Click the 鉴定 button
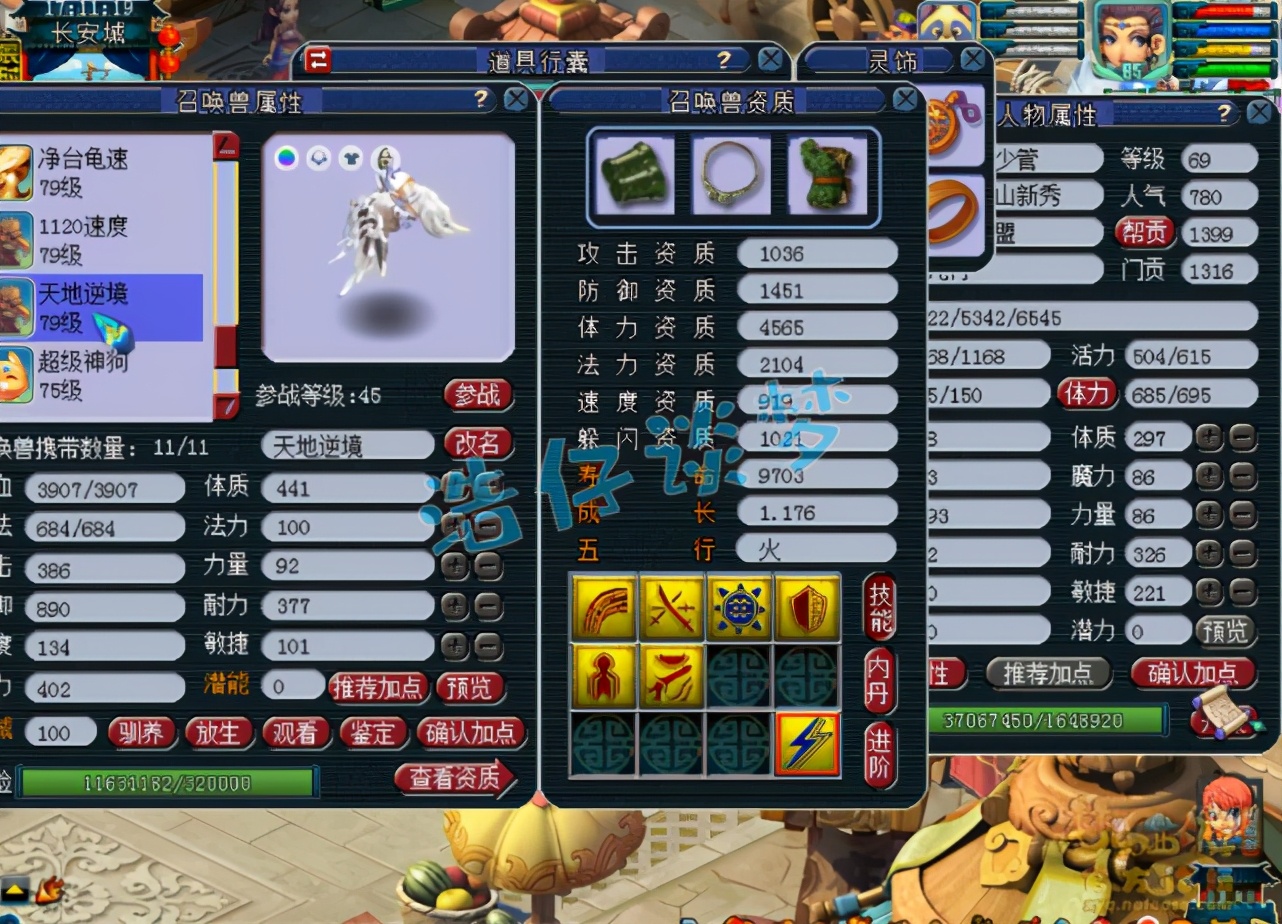This screenshot has width=1282, height=924. [372, 733]
